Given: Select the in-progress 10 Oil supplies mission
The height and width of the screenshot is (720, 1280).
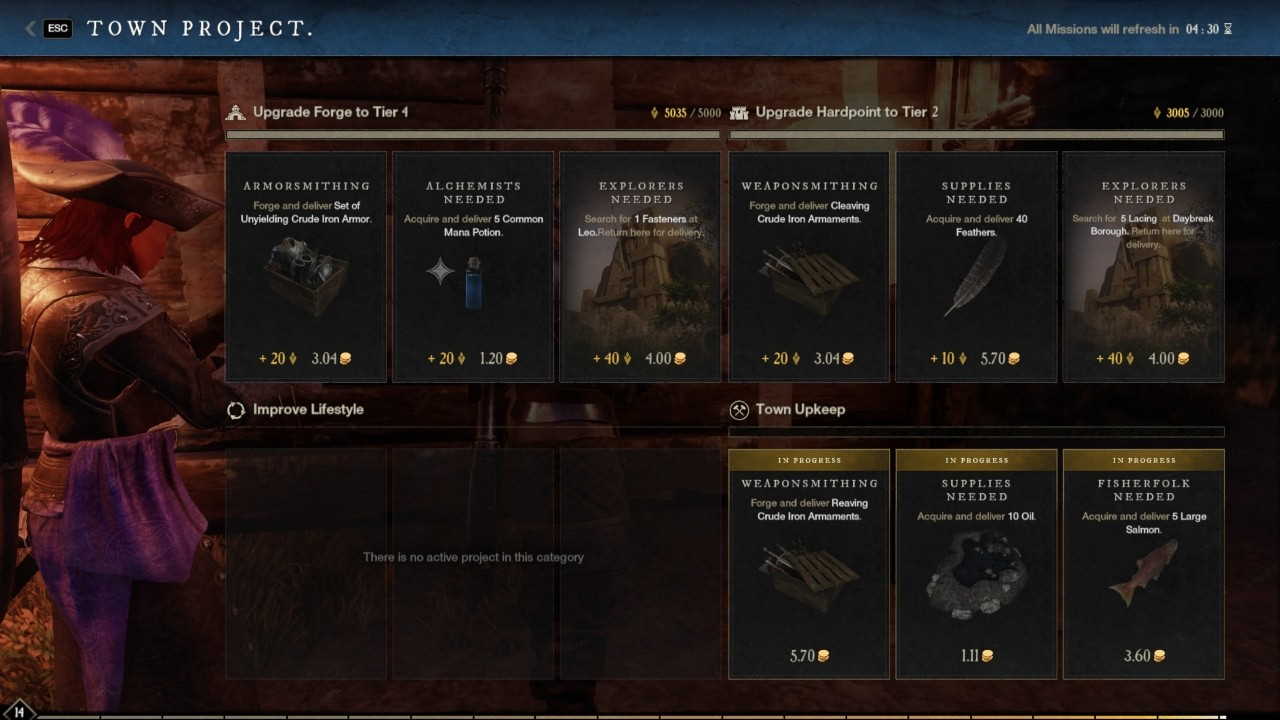Looking at the screenshot, I should (x=976, y=565).
